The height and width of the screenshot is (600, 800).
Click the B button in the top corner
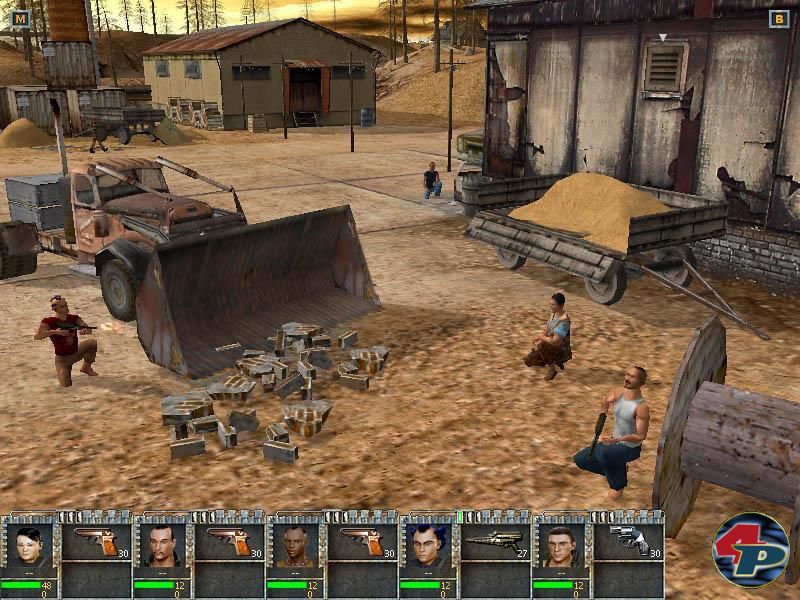pos(778,18)
